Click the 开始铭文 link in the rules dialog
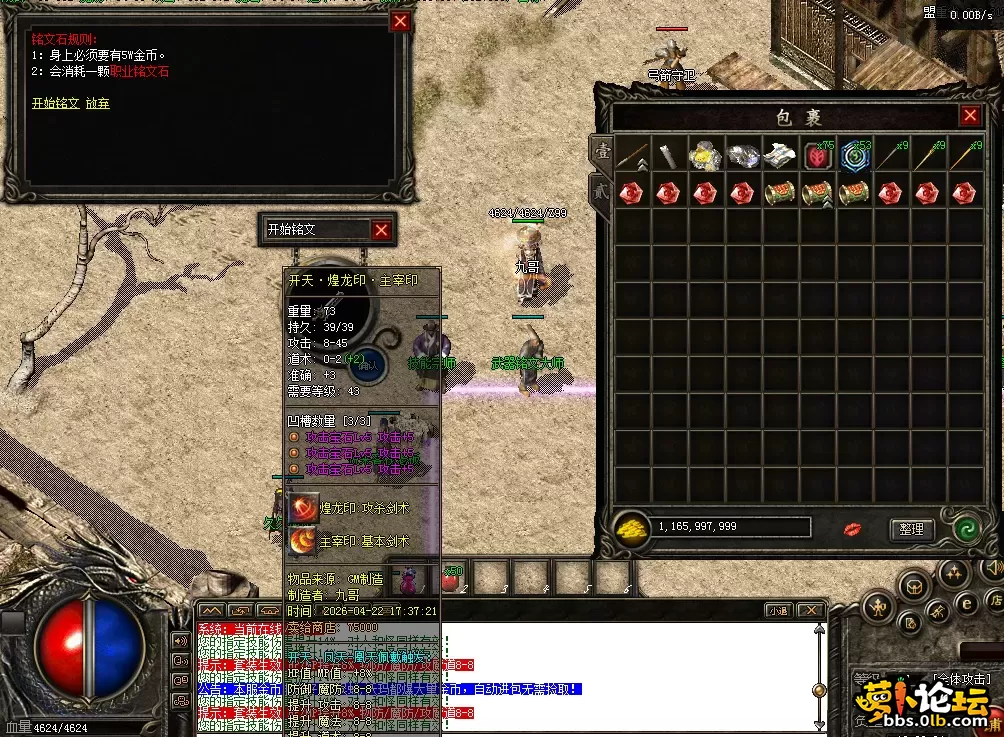The width and height of the screenshot is (1004, 737). point(55,103)
